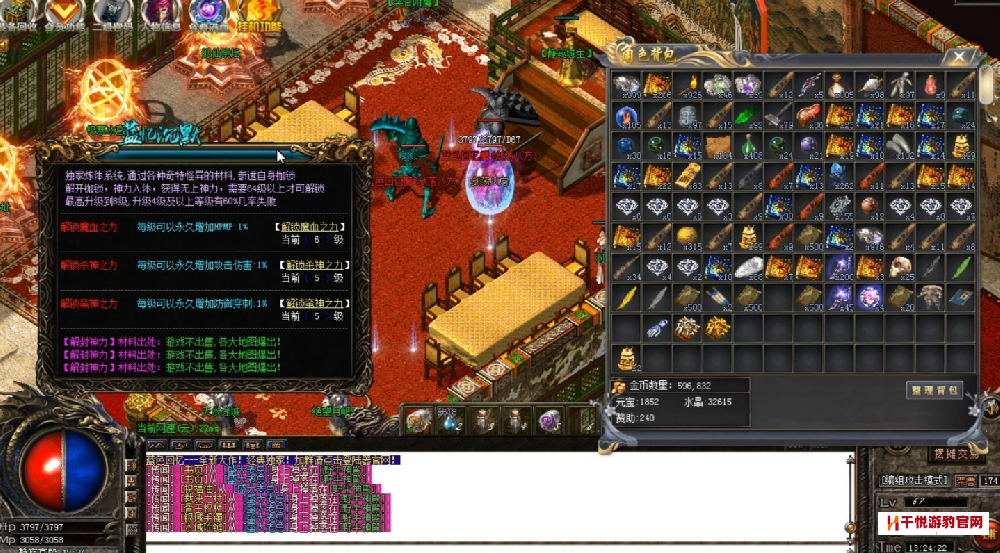Select the blue book item in backpack

pos(961,297)
